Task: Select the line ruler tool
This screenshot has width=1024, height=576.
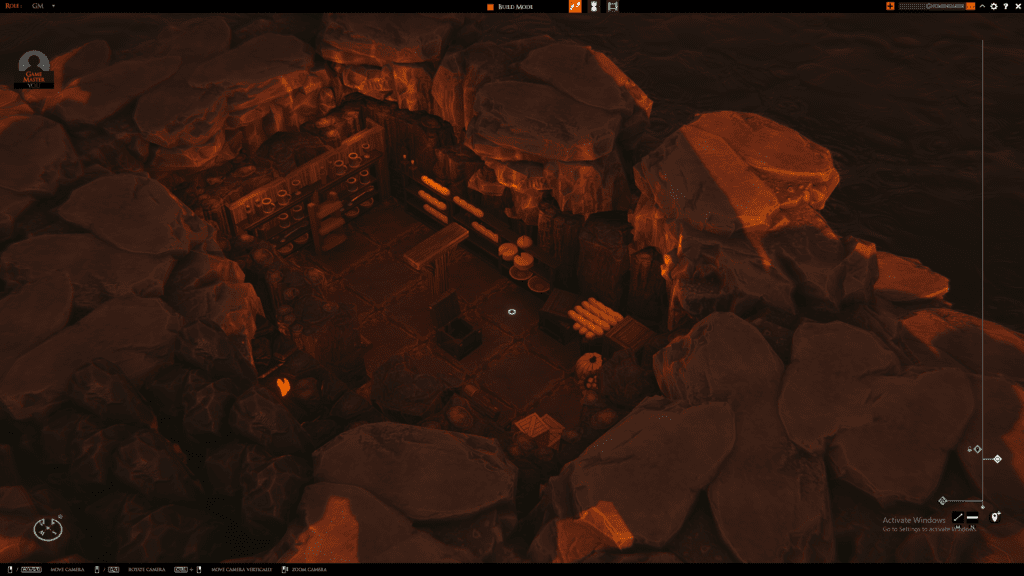Action: 958,517
